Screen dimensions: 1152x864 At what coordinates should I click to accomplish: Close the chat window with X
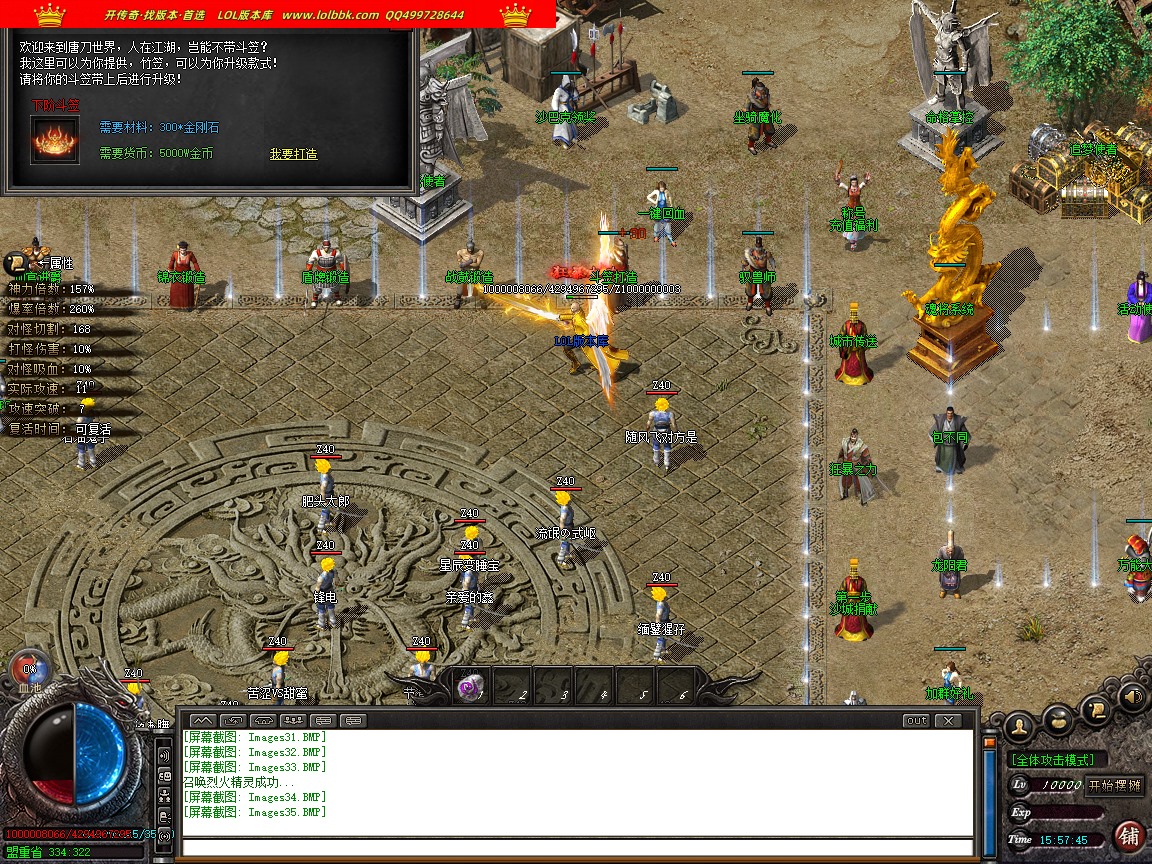946,720
